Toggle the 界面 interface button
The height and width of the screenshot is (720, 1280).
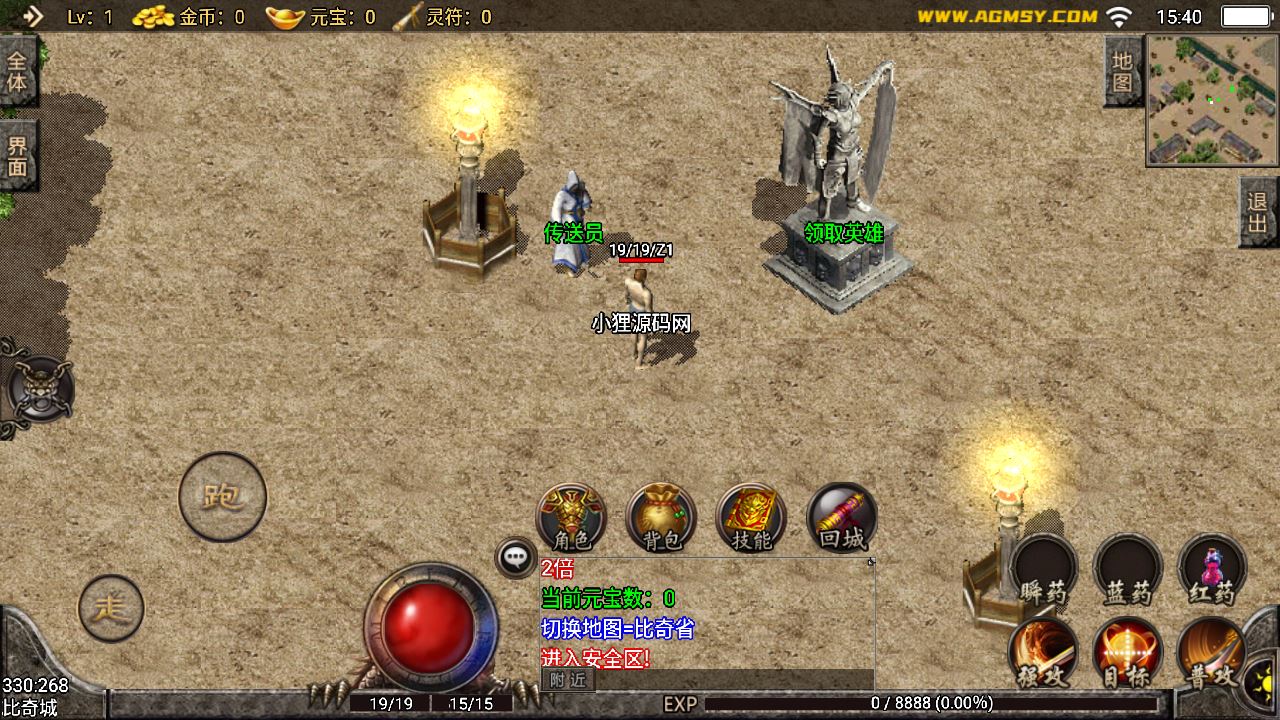tap(18, 155)
